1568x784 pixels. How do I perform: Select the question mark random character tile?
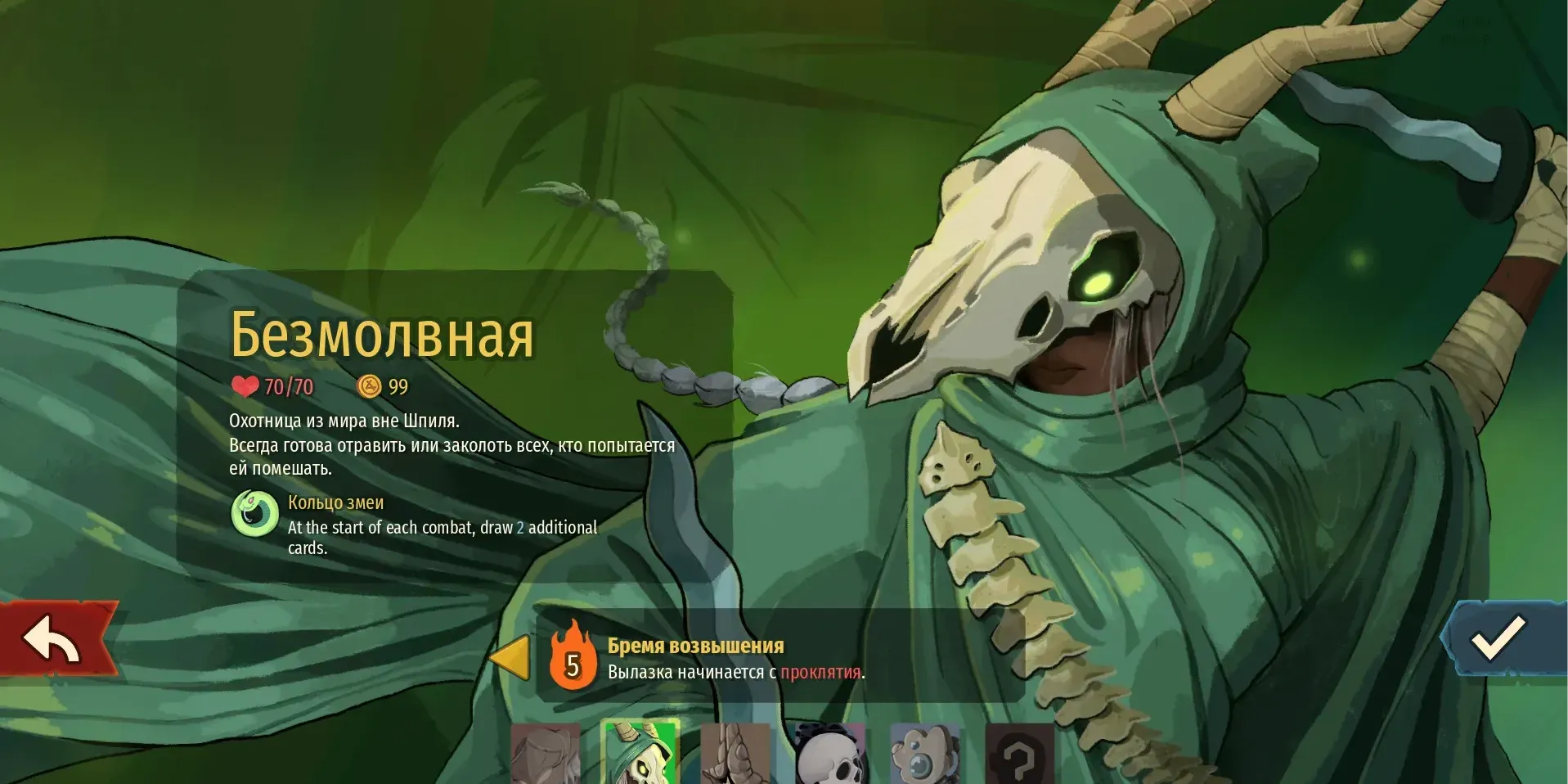[x=1019, y=755]
